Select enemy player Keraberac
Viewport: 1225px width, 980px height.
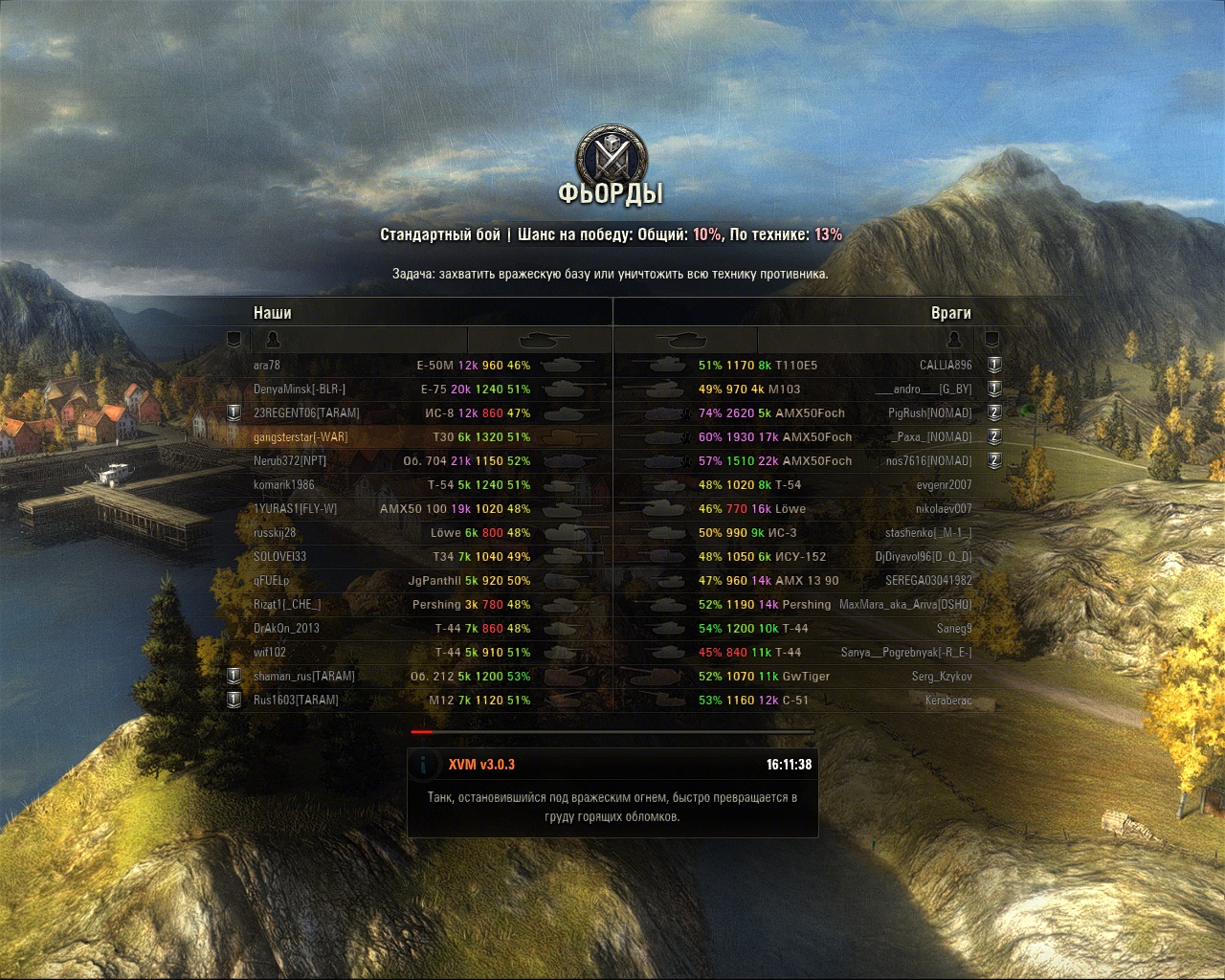tap(948, 701)
